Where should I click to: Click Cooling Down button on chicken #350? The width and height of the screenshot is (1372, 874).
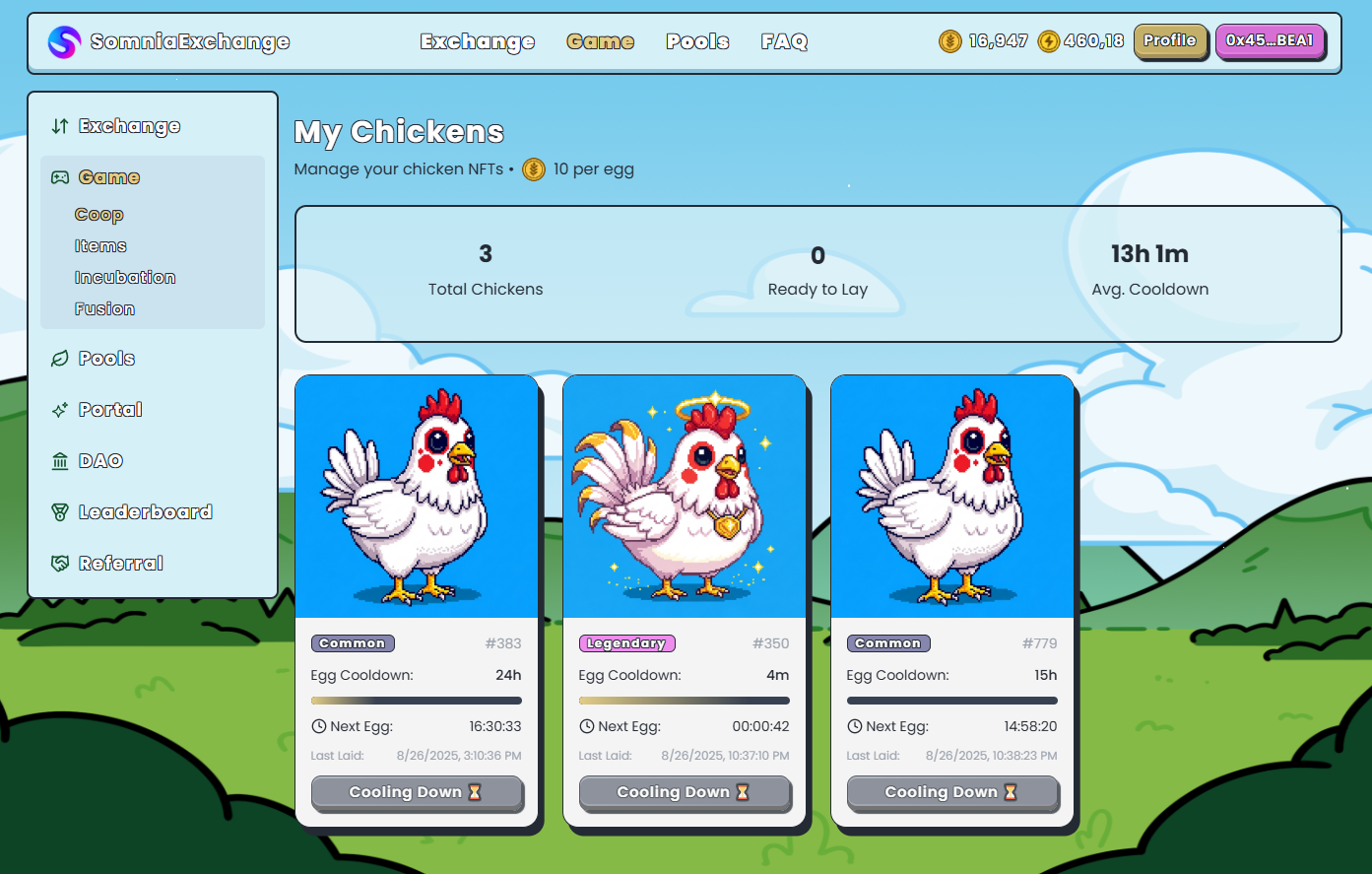point(685,792)
